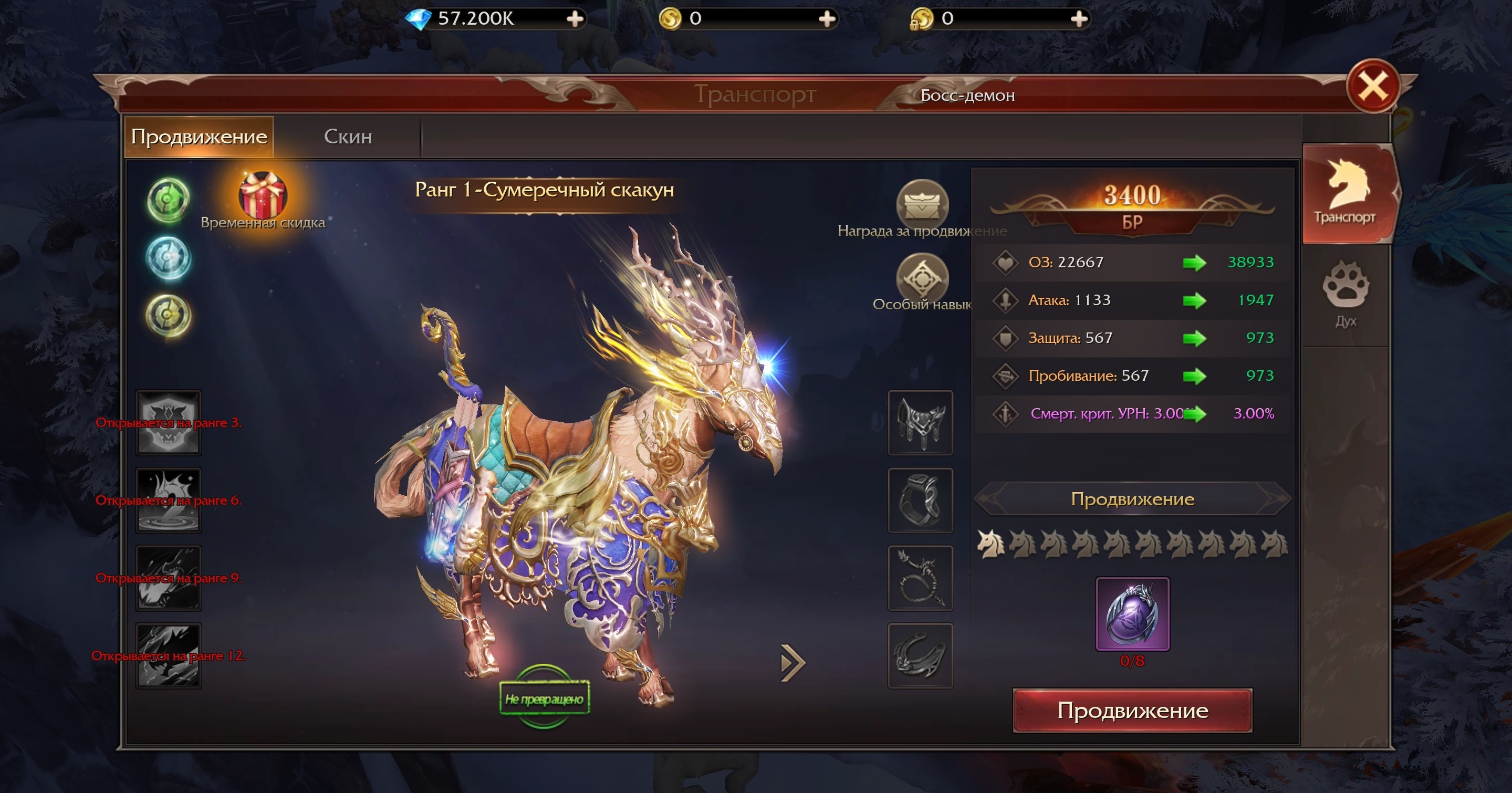Open the Временная скидка gift offer
The height and width of the screenshot is (793, 1512).
click(263, 196)
